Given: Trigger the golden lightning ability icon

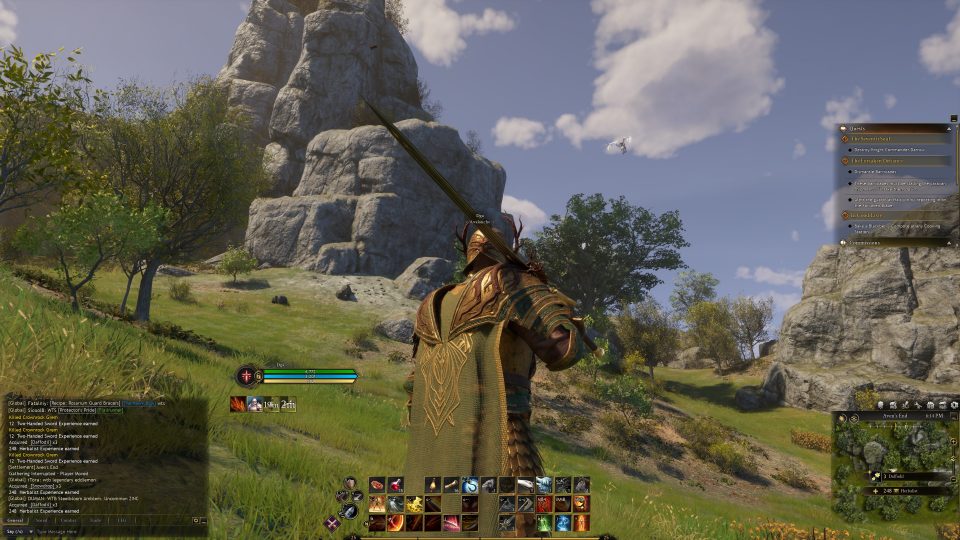Looking at the screenshot, I should 414,504.
